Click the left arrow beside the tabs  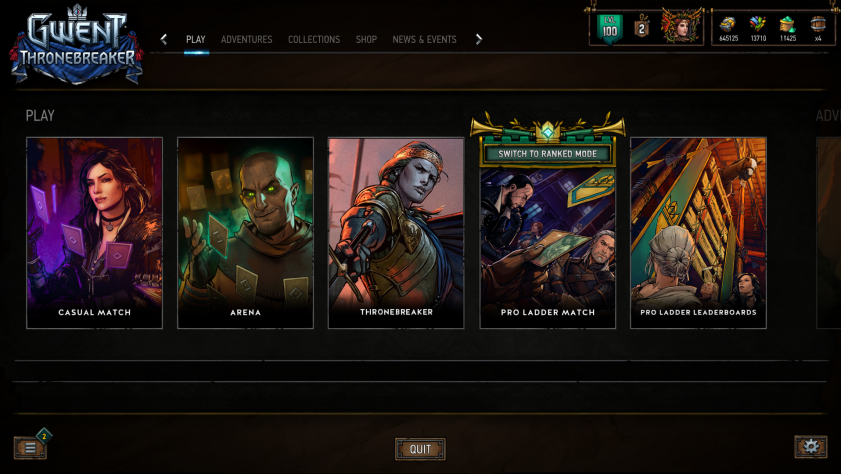point(164,40)
